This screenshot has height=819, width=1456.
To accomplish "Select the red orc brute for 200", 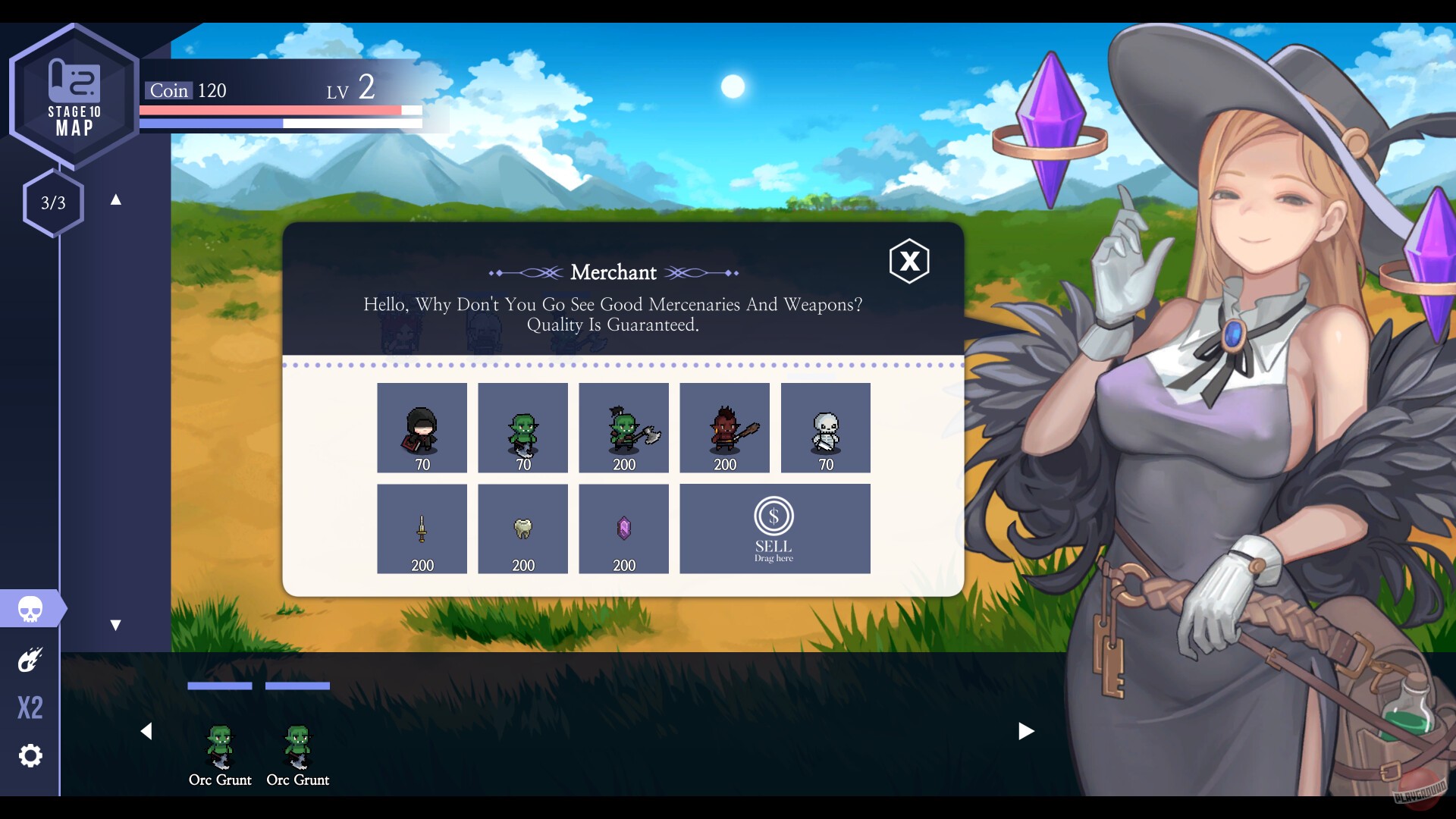I will click(x=724, y=427).
